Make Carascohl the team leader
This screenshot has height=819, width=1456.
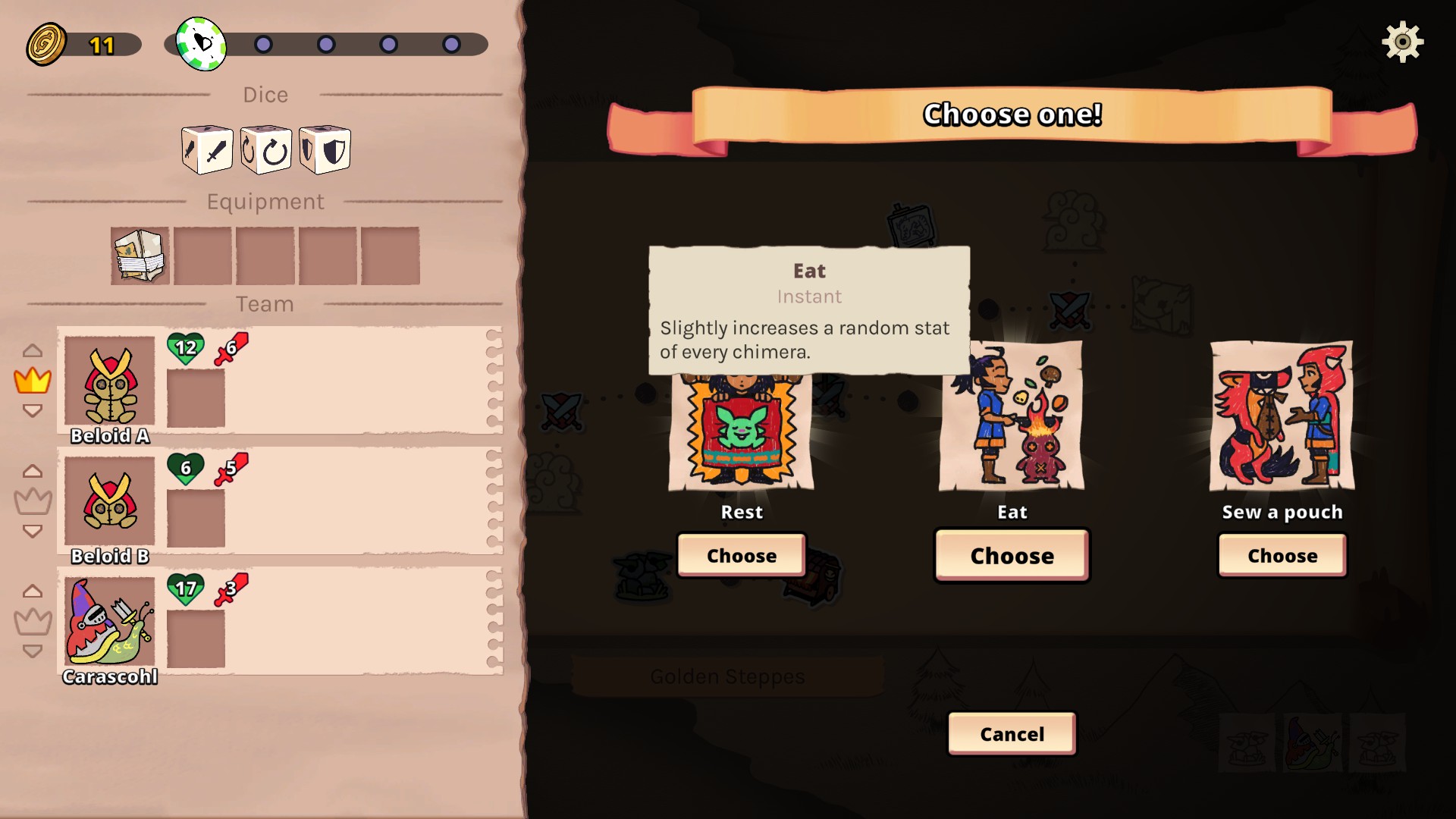33,622
